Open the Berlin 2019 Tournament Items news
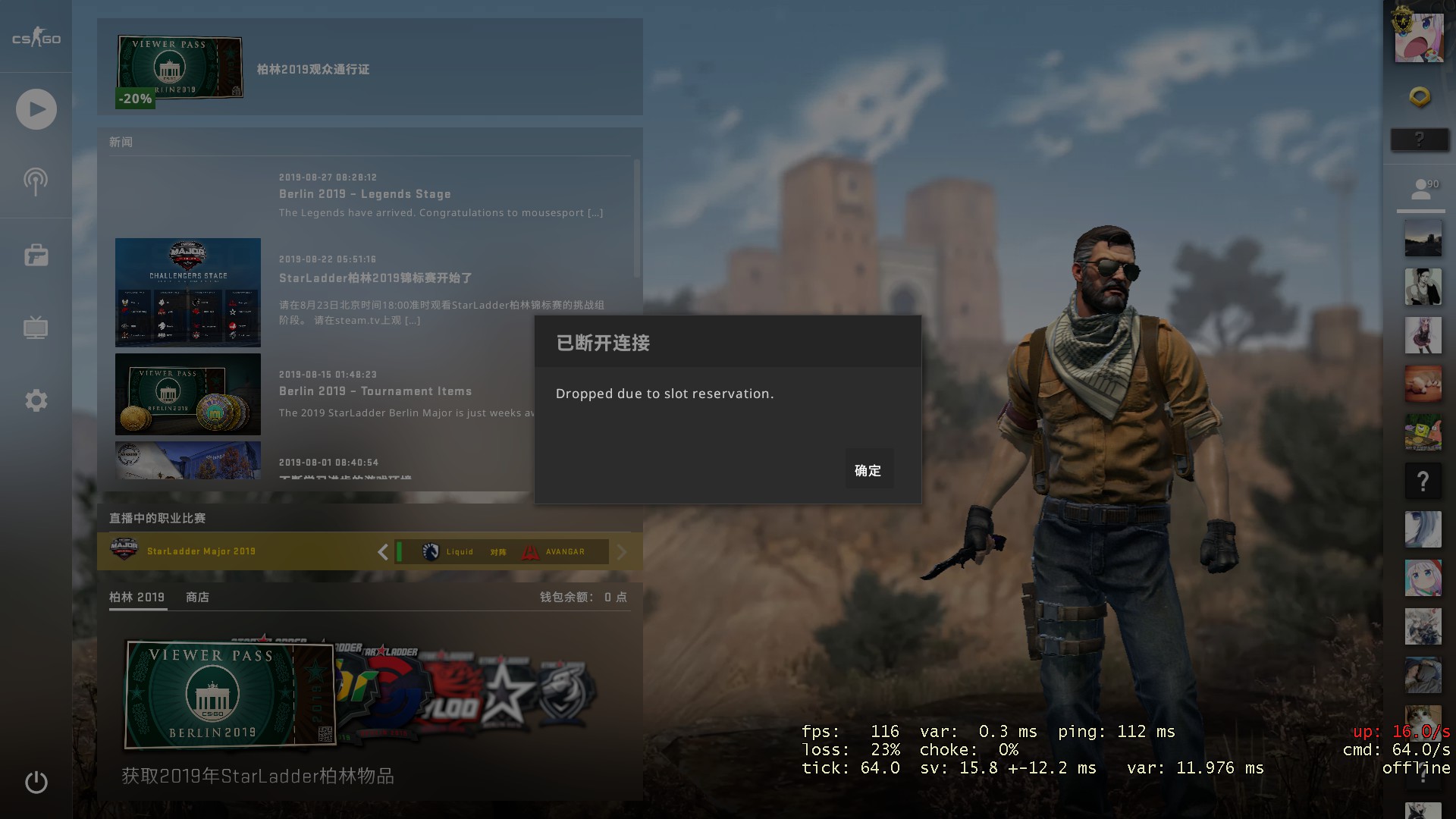The image size is (1456, 819). [375, 391]
